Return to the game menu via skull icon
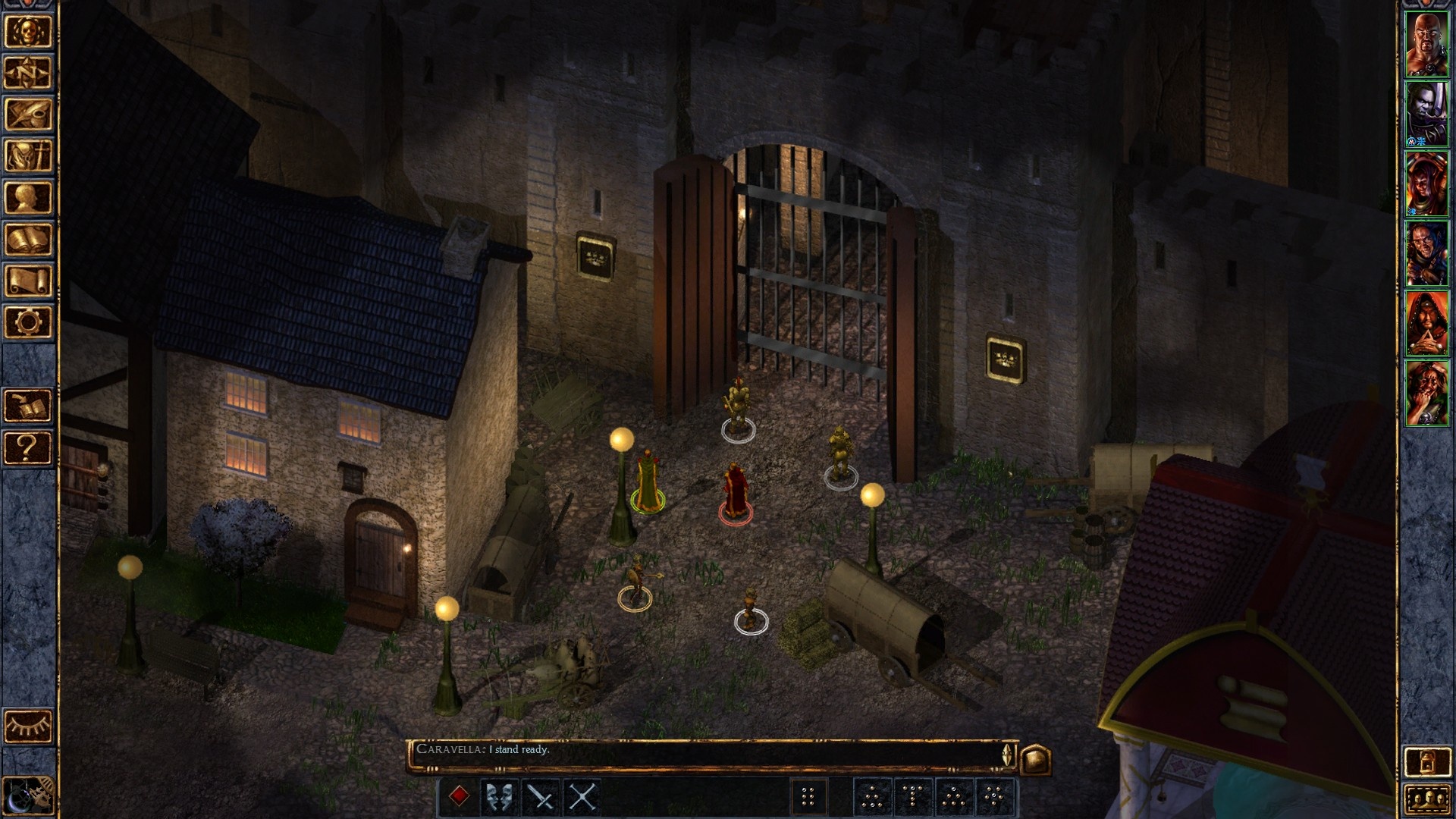 point(28,30)
